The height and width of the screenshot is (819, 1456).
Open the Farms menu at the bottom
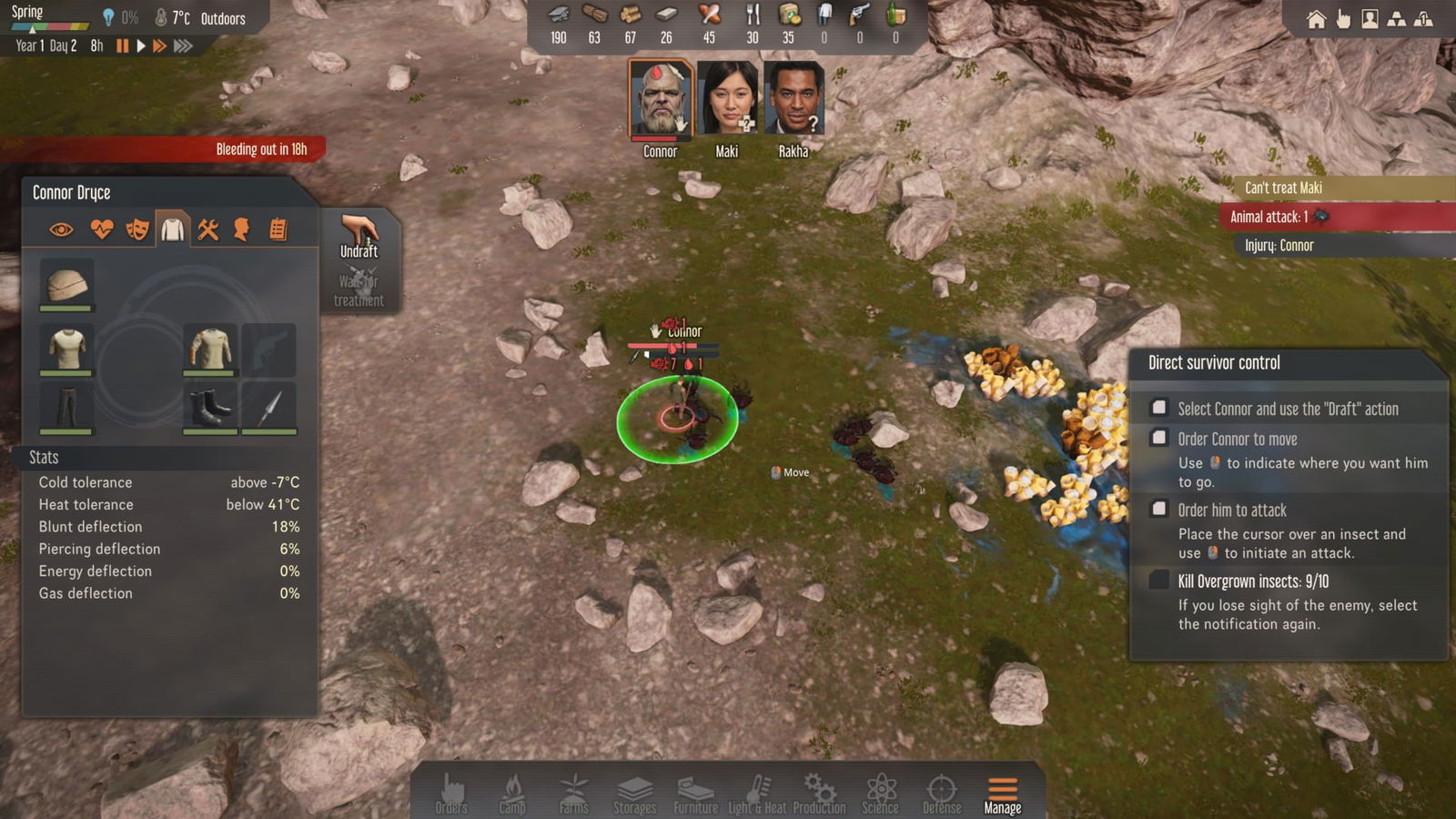[572, 792]
